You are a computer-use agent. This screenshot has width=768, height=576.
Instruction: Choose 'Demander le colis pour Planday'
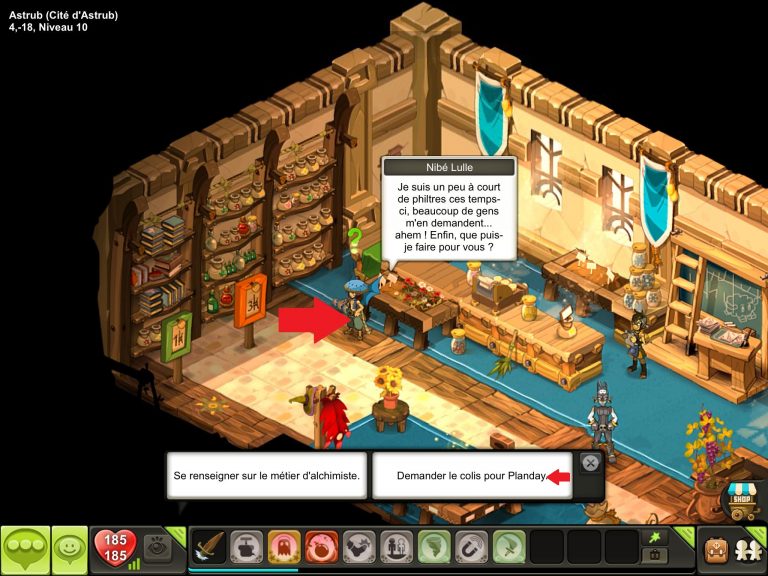pos(472,476)
